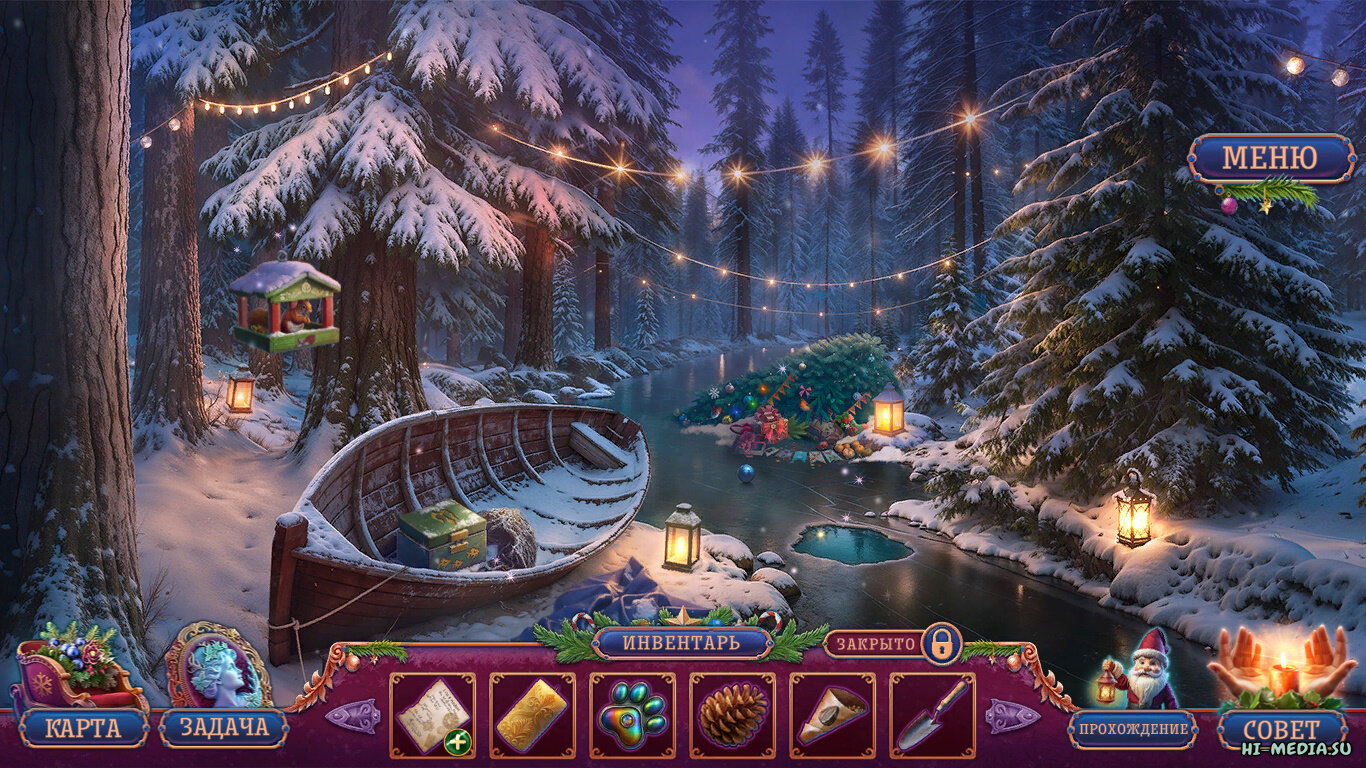The width and height of the screenshot is (1366, 768).
Task: Click the right inventory arrow
Action: click(x=1012, y=716)
